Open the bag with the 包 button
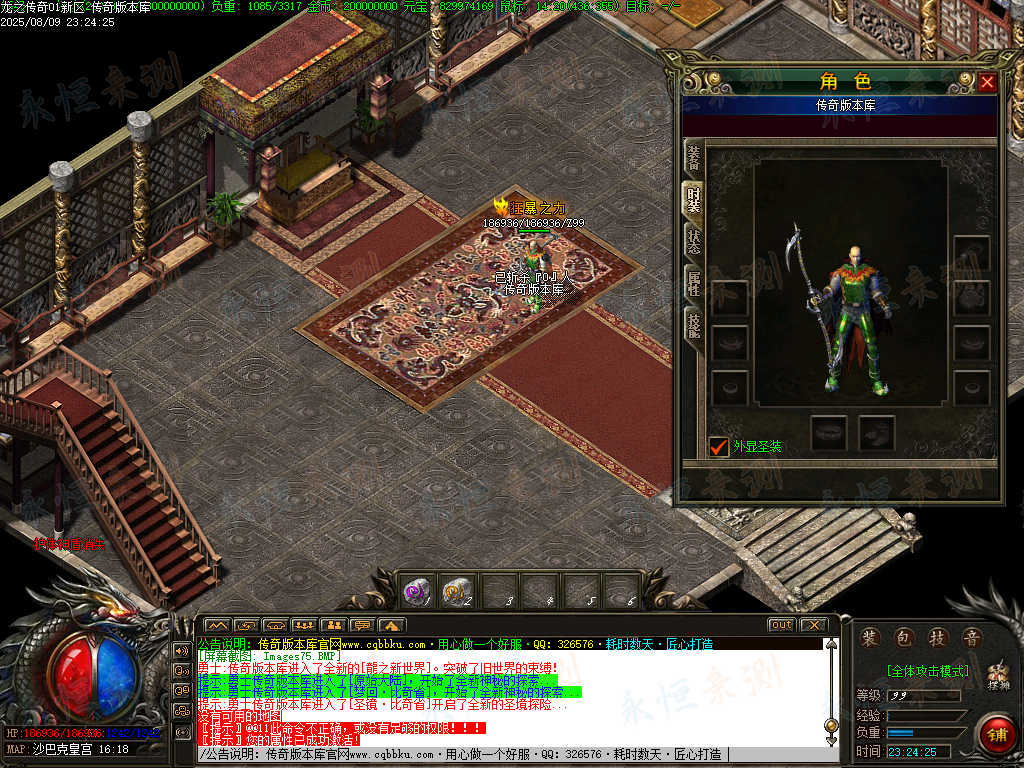The height and width of the screenshot is (768, 1024). click(904, 638)
